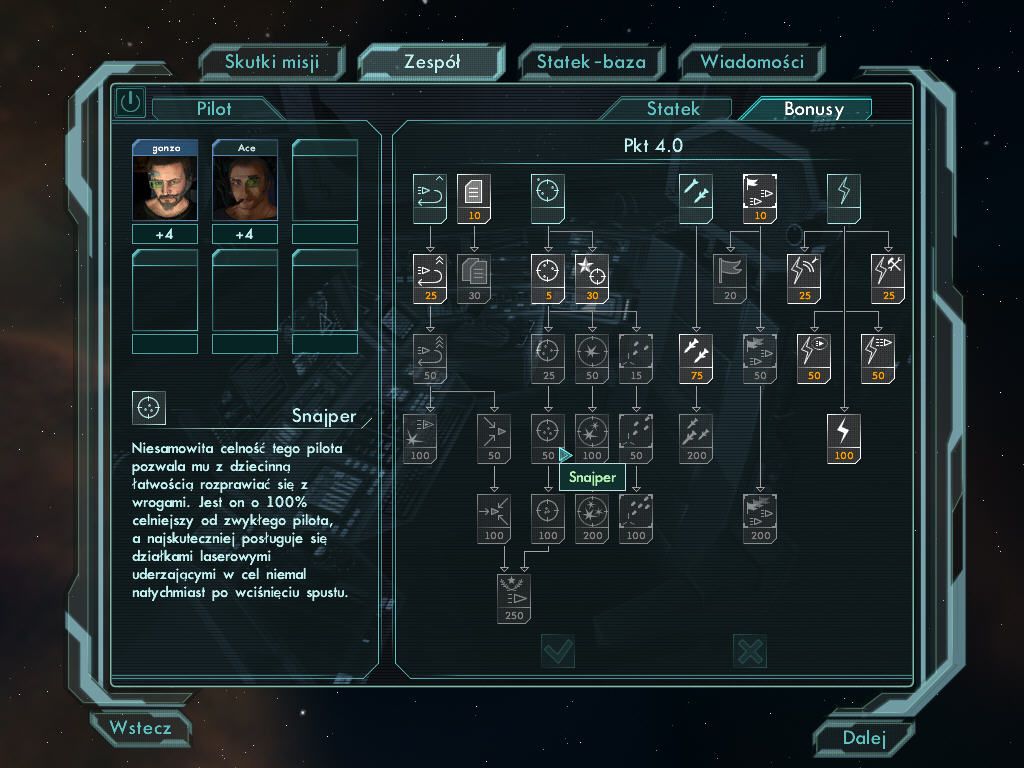Switch to the Zespół tab
Viewport: 1024px width, 768px height.
(432, 62)
